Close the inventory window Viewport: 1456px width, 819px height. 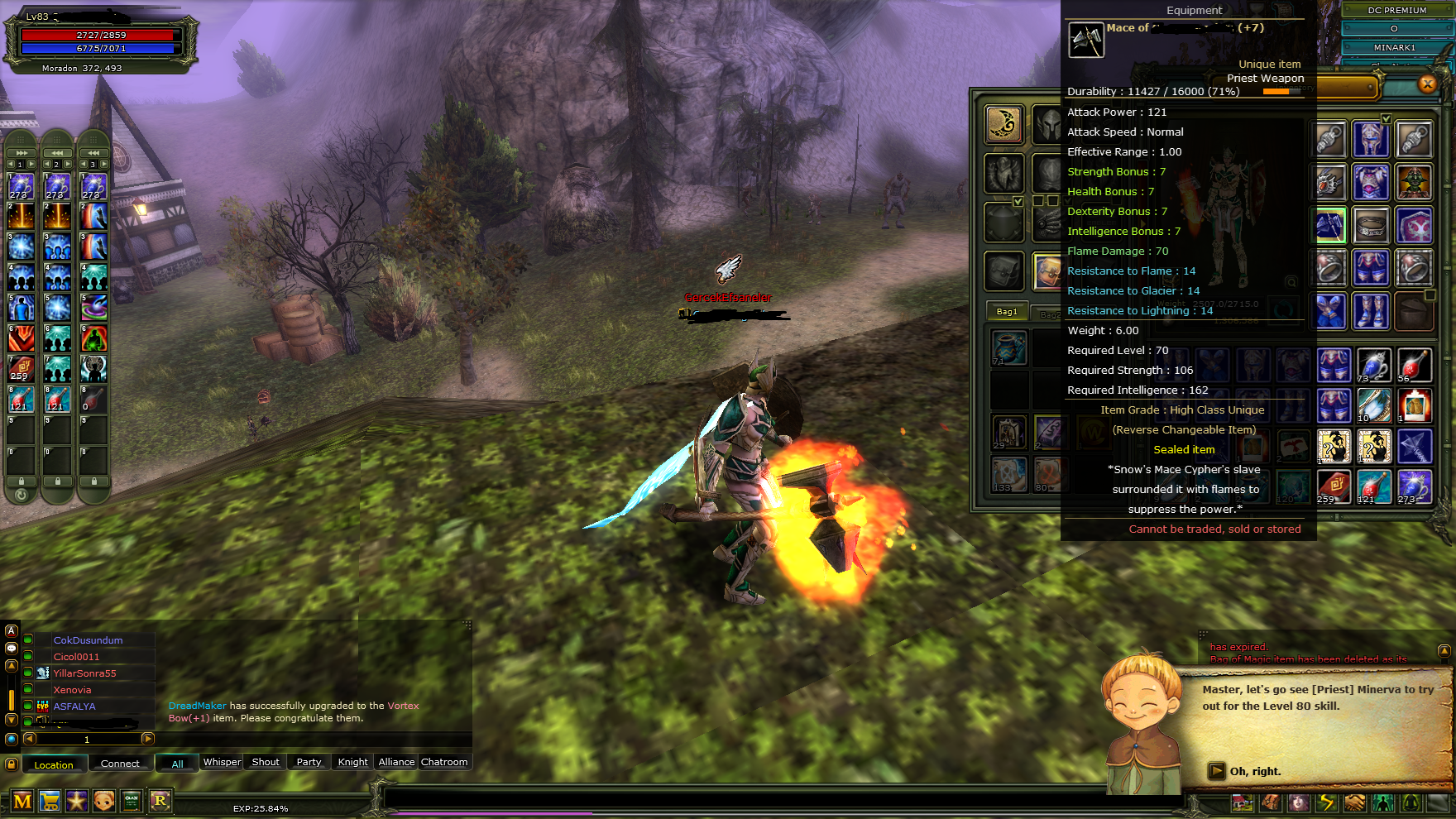[1427, 84]
